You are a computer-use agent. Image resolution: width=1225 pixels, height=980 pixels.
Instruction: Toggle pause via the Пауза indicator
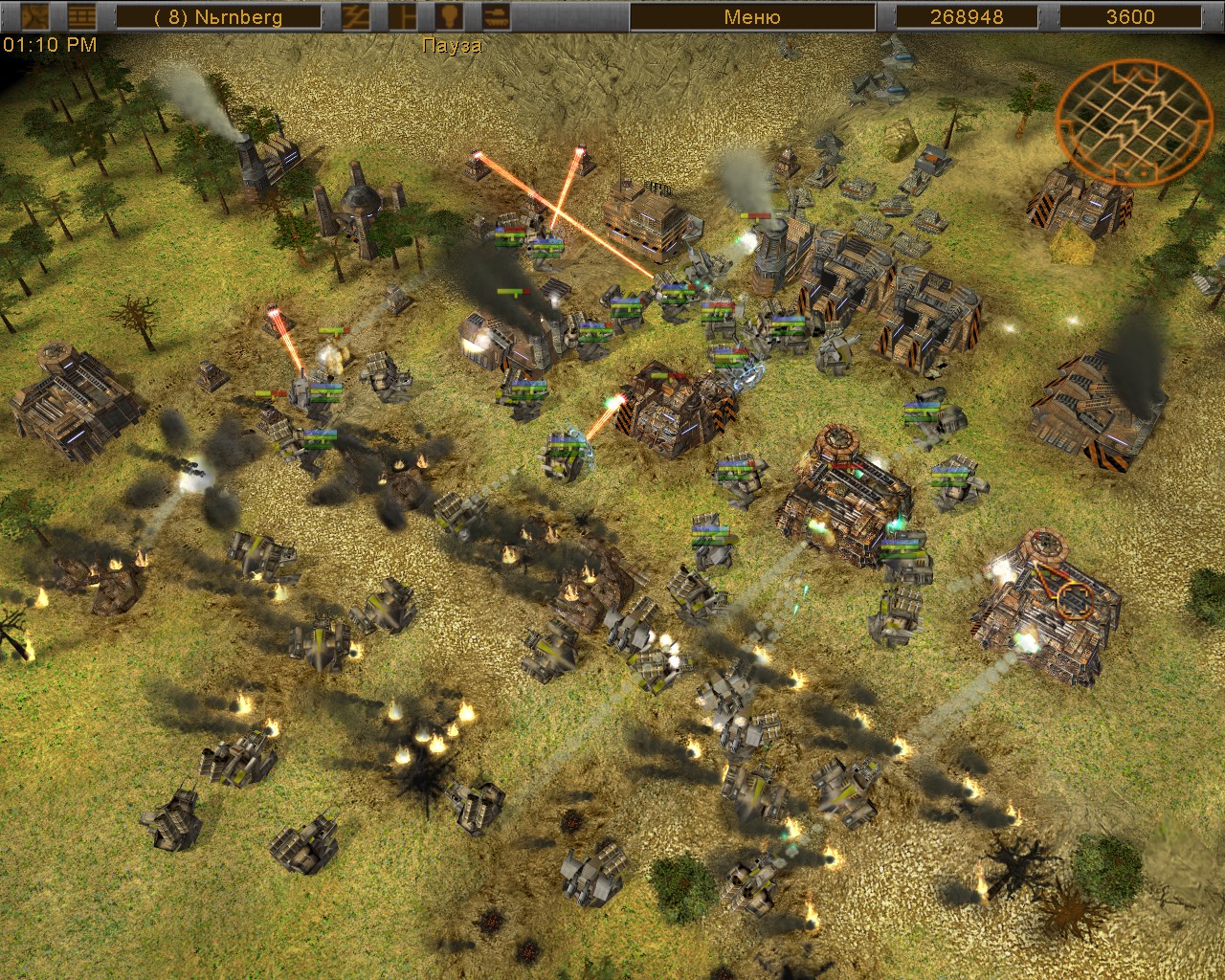(452, 44)
